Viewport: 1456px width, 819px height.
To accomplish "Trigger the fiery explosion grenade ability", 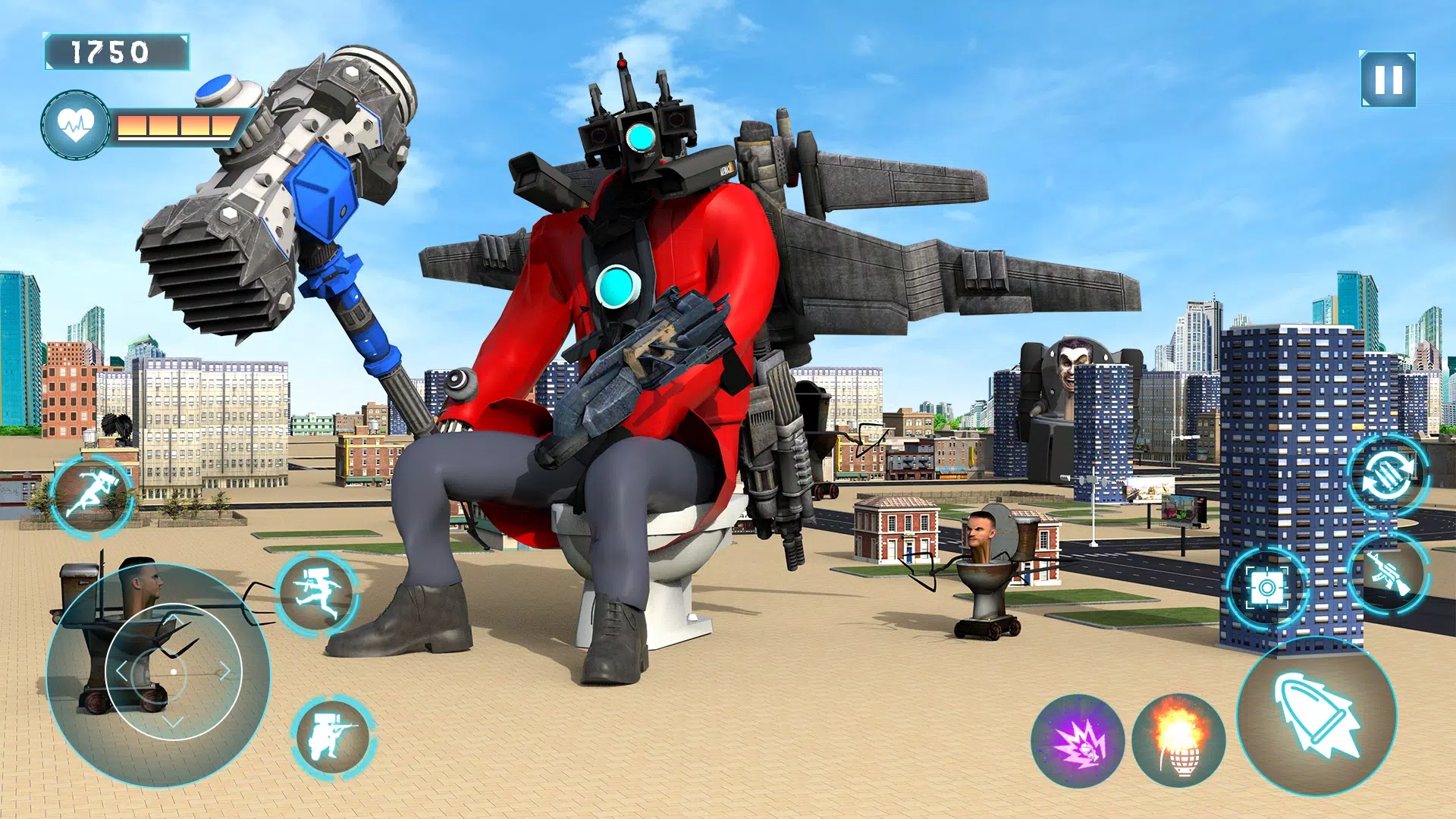I will coord(1178,741).
